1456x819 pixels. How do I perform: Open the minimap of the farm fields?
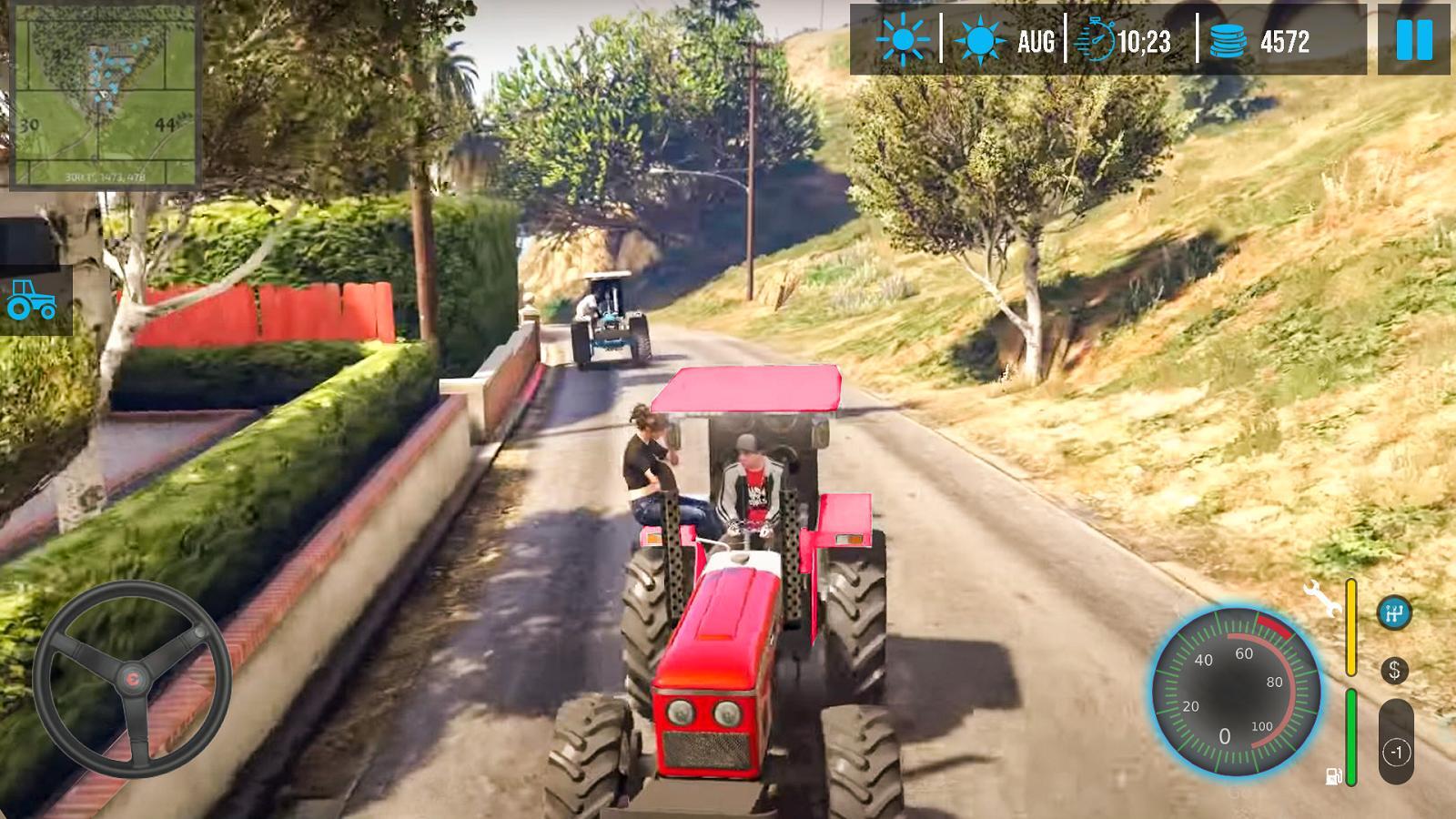[104, 96]
